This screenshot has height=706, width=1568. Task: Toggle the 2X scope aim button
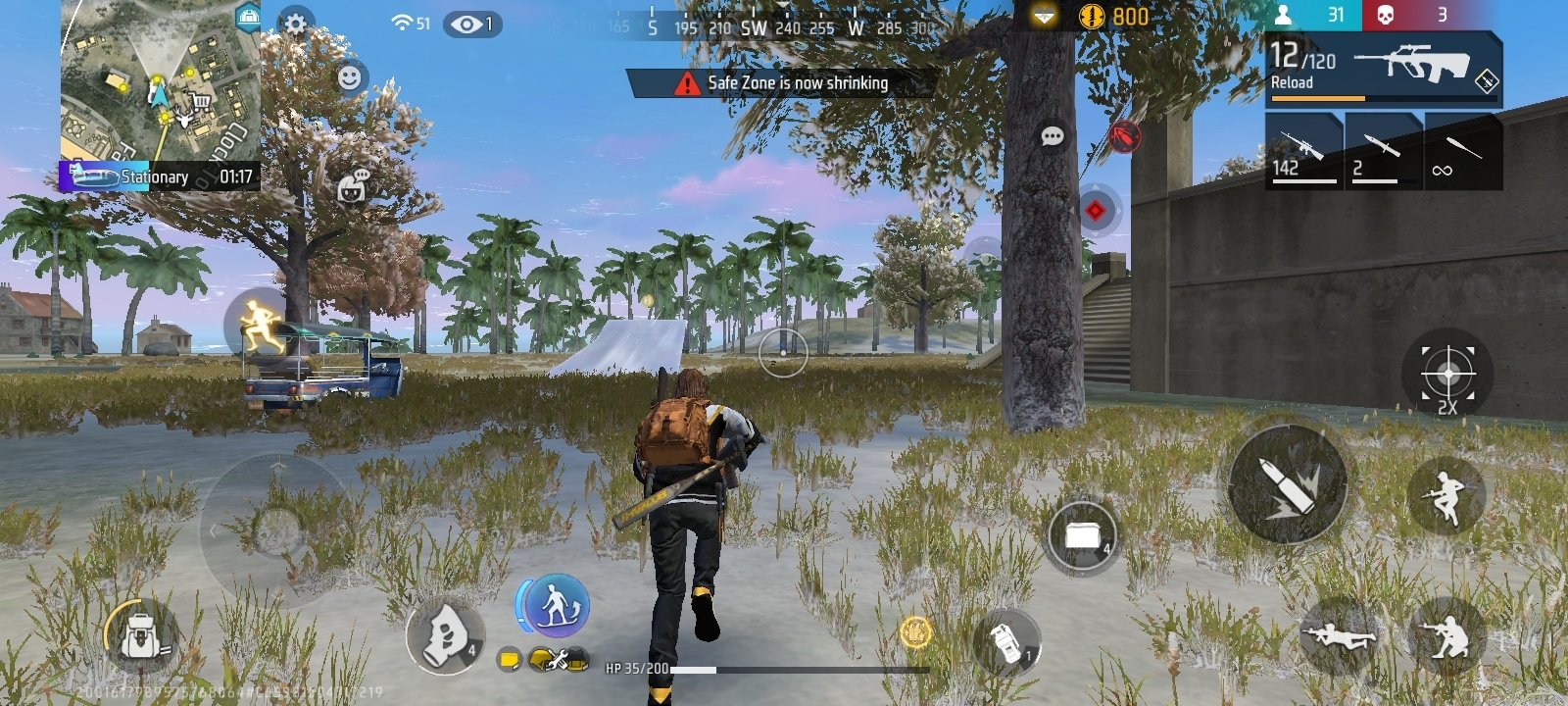point(1447,375)
